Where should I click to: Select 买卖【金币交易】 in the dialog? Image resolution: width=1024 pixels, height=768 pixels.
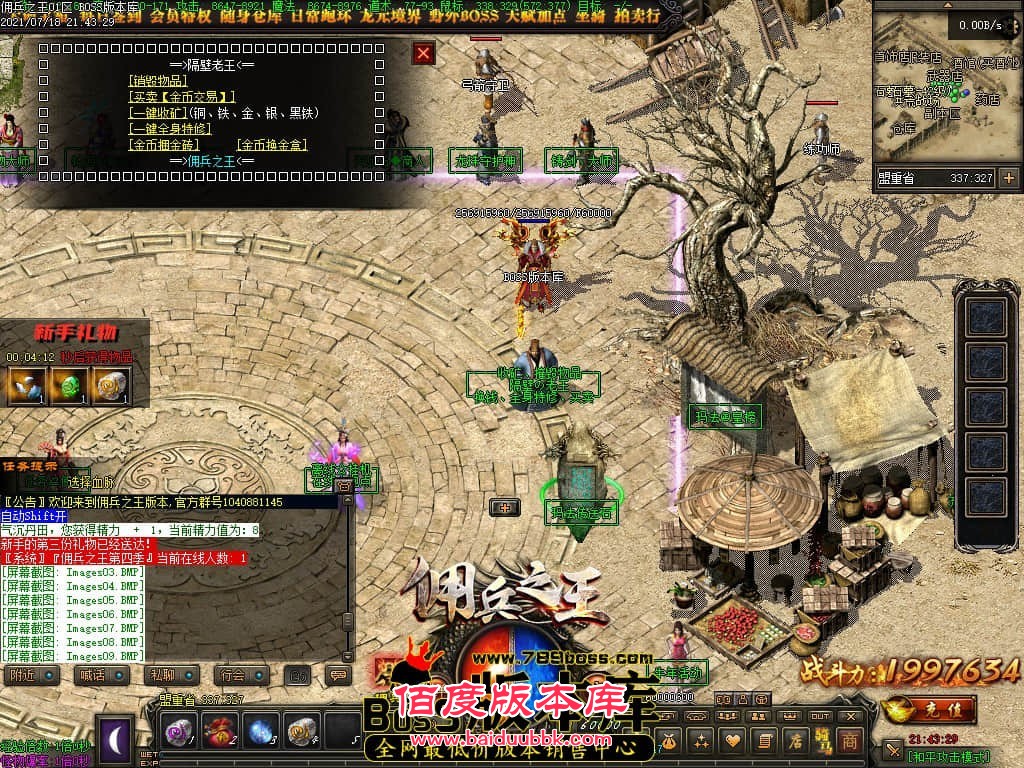[x=183, y=97]
